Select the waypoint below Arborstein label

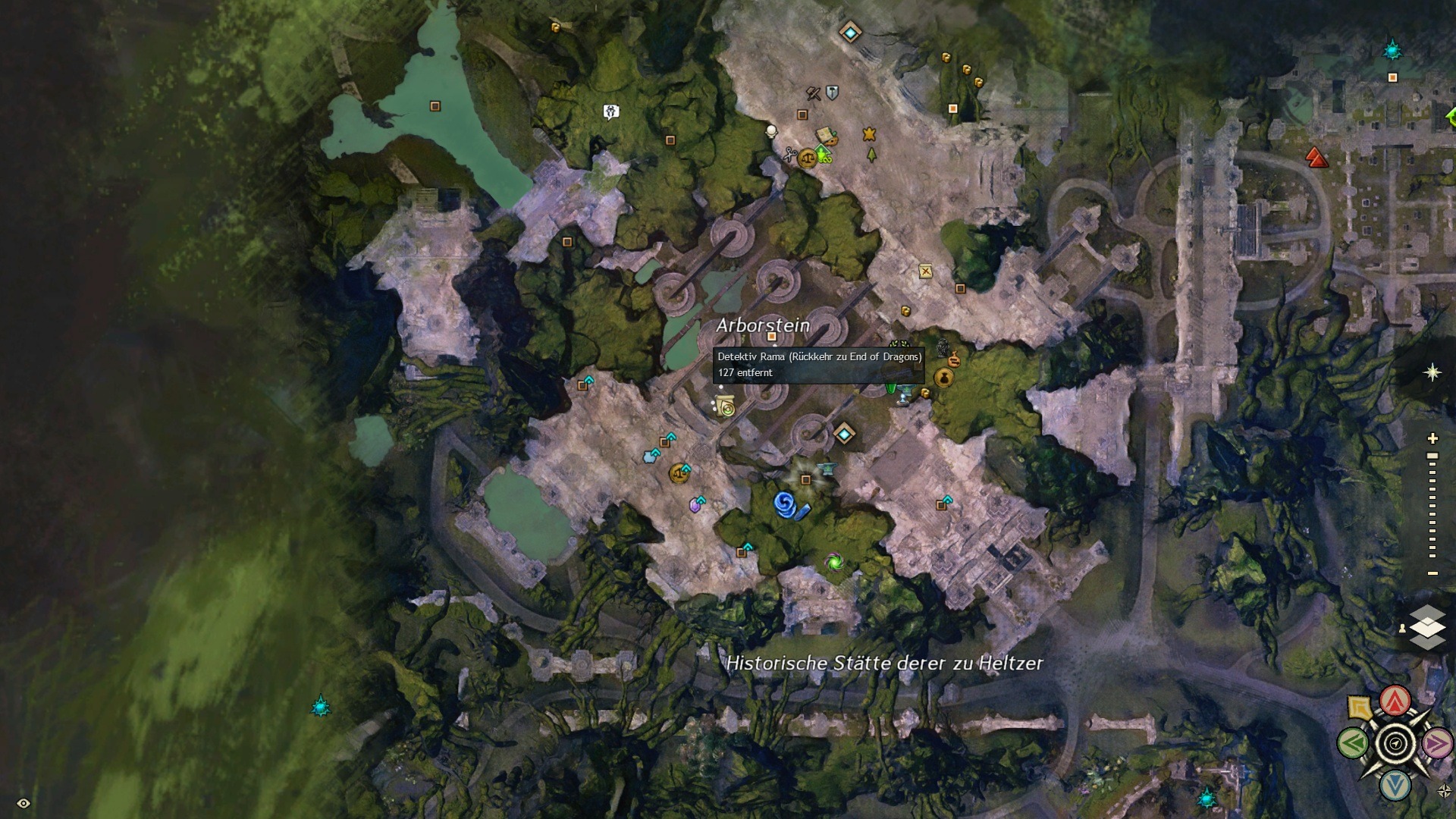[x=844, y=434]
